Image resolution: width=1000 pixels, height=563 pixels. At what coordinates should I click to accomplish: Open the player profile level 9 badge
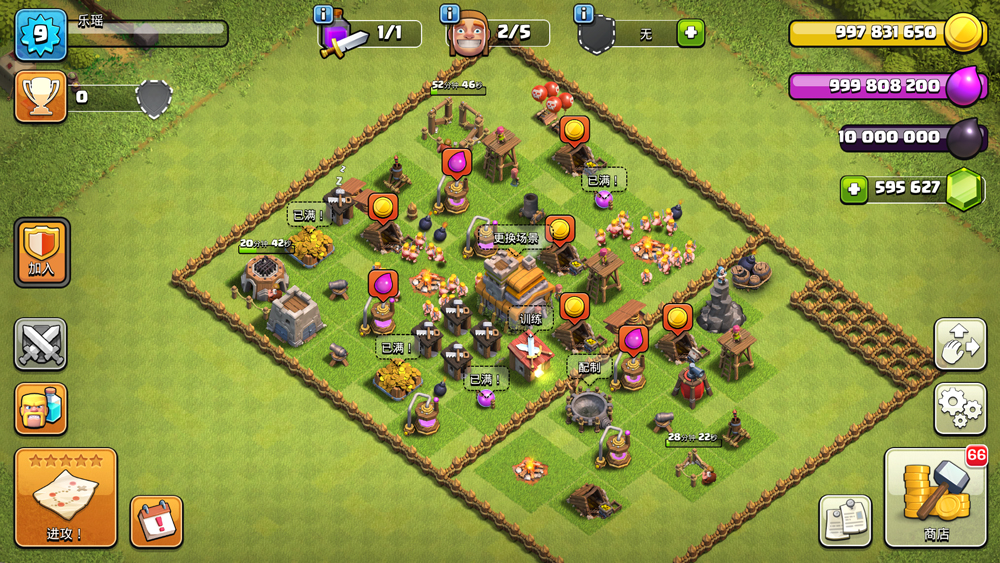click(x=41, y=34)
